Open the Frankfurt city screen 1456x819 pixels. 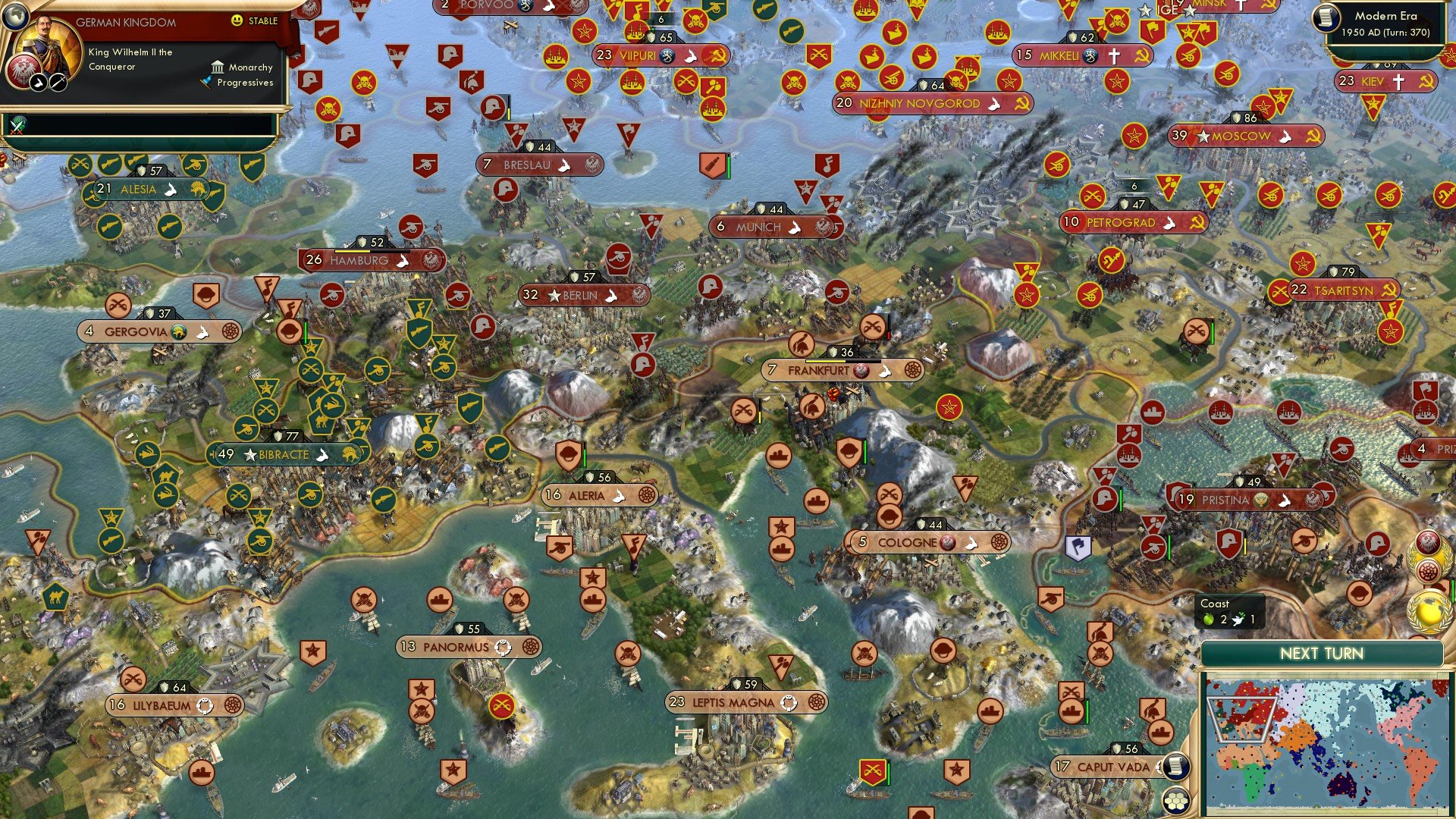pos(841,371)
